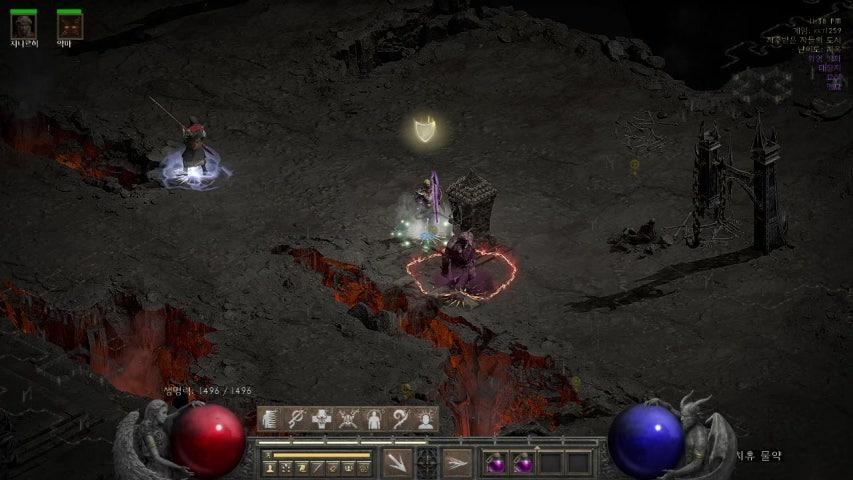Open the left skill button with fanned arrows
853x480 pixels.
pos(397,462)
